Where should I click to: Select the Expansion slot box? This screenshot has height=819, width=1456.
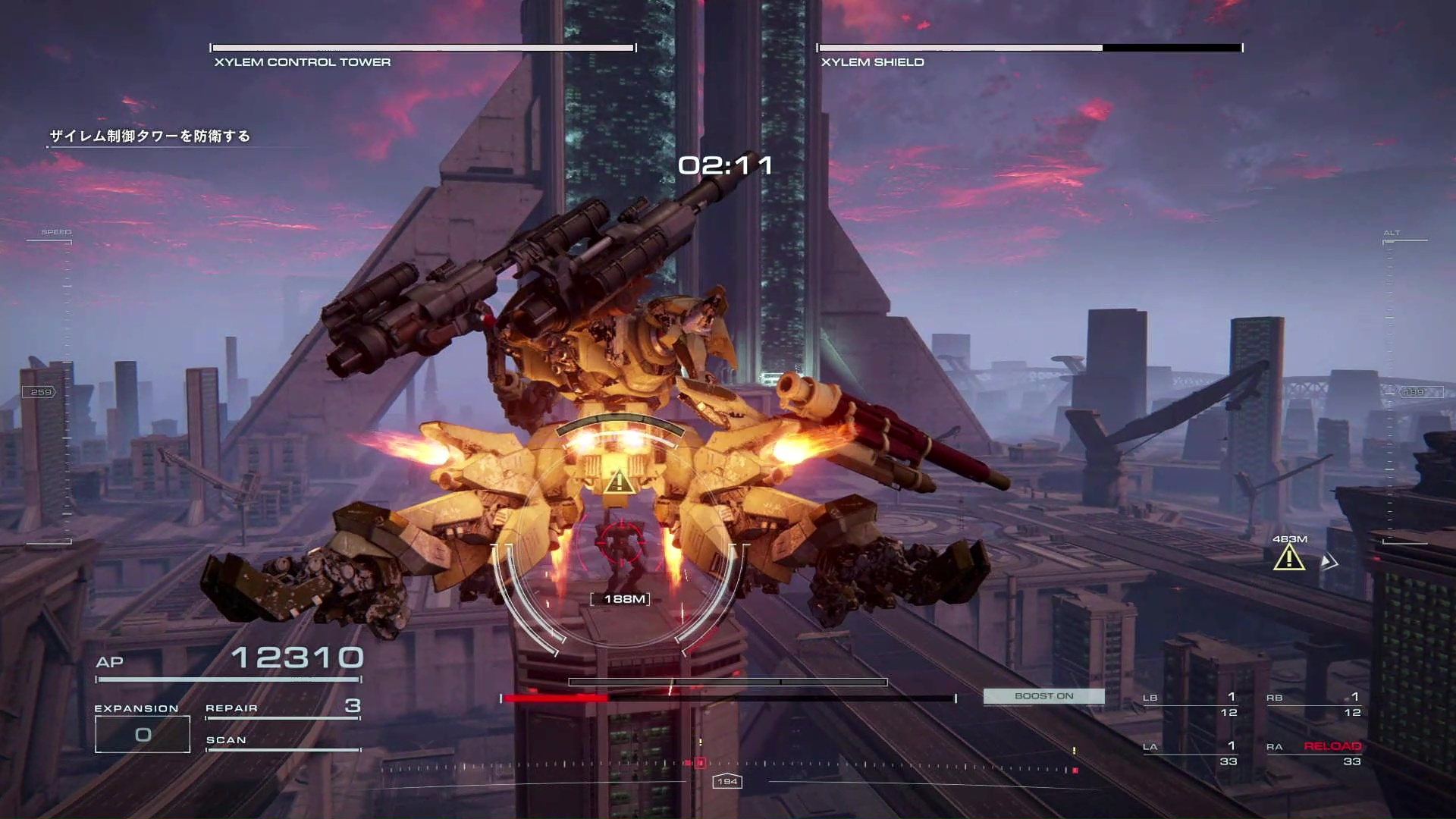(143, 734)
